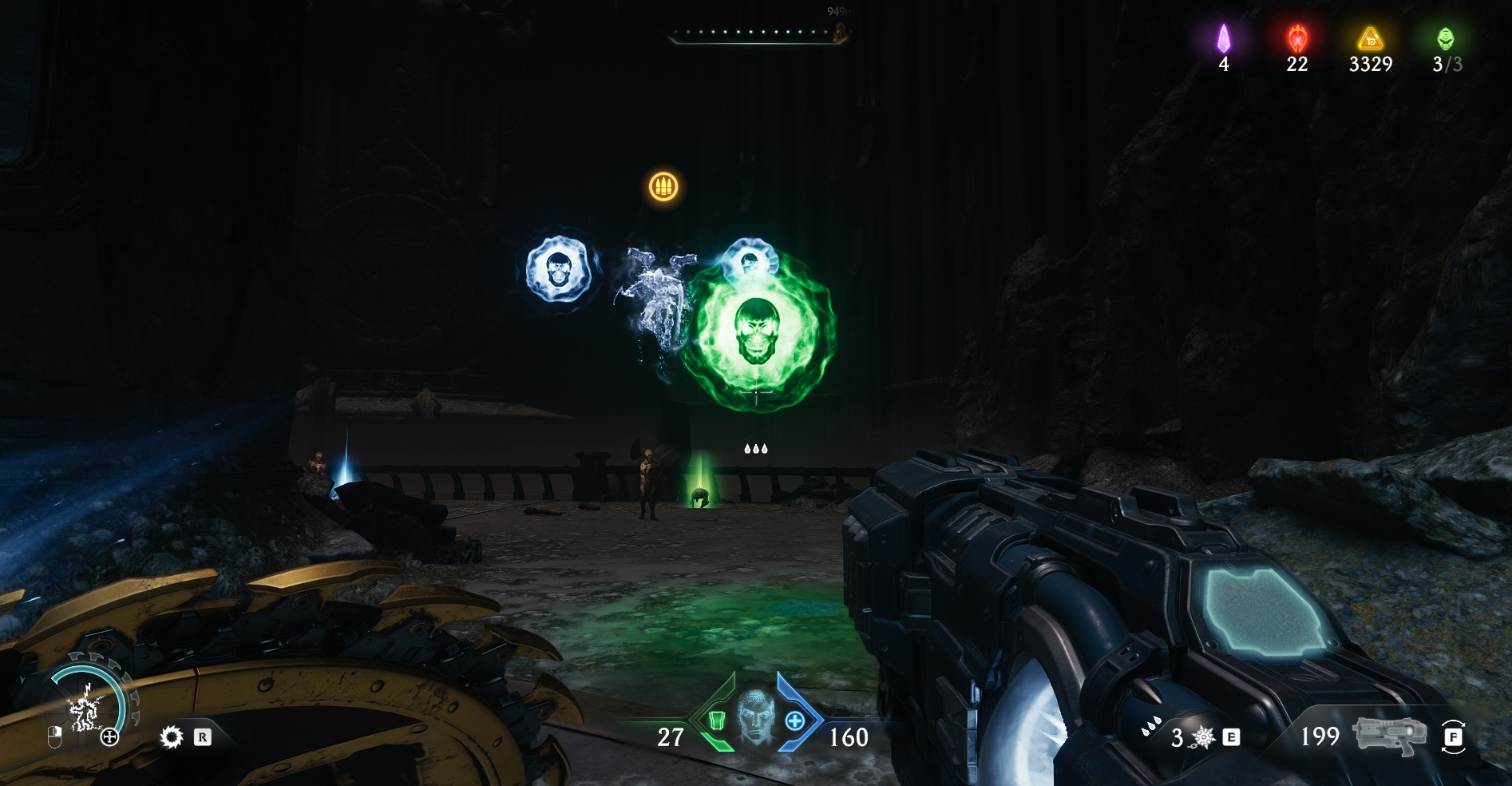The width and height of the screenshot is (1512, 786).
Task: Select the red ruby currency icon
Action: click(x=1296, y=38)
